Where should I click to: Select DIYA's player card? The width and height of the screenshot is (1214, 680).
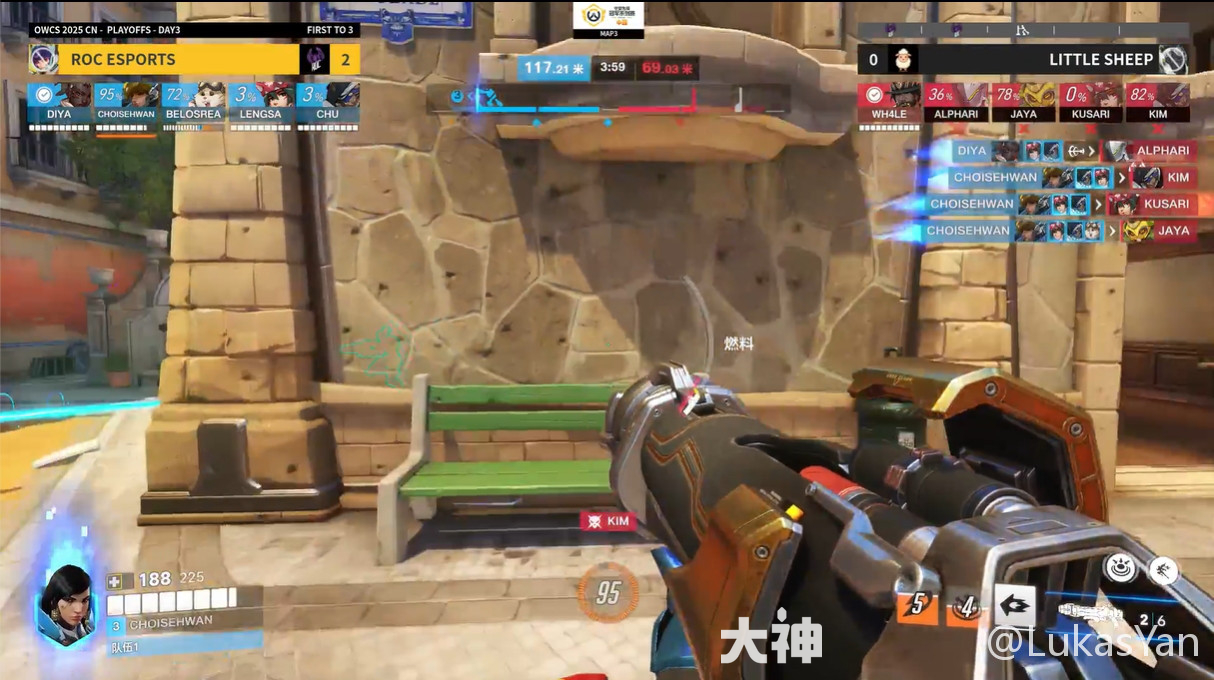59,102
